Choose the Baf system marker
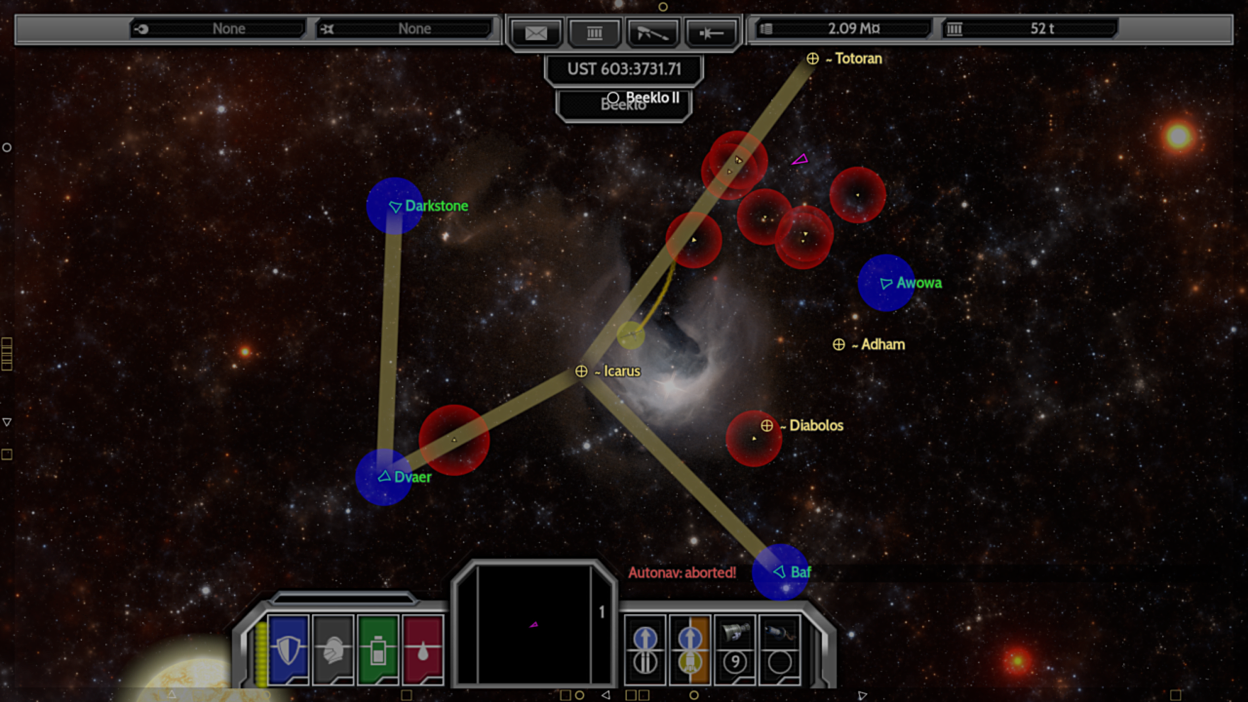Screen dimensions: 1248x702 click(779, 572)
